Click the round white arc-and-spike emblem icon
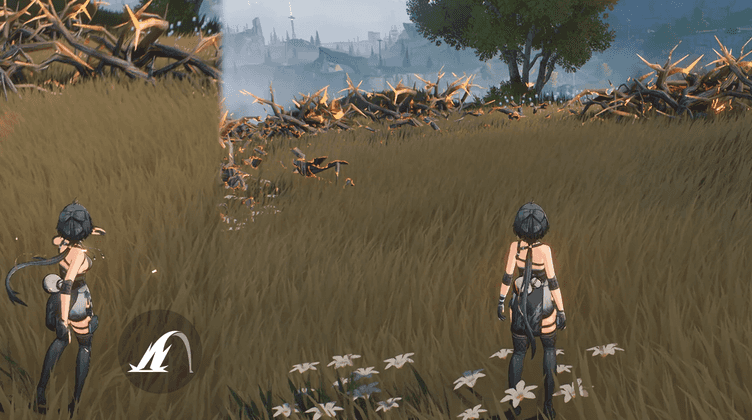 point(160,351)
